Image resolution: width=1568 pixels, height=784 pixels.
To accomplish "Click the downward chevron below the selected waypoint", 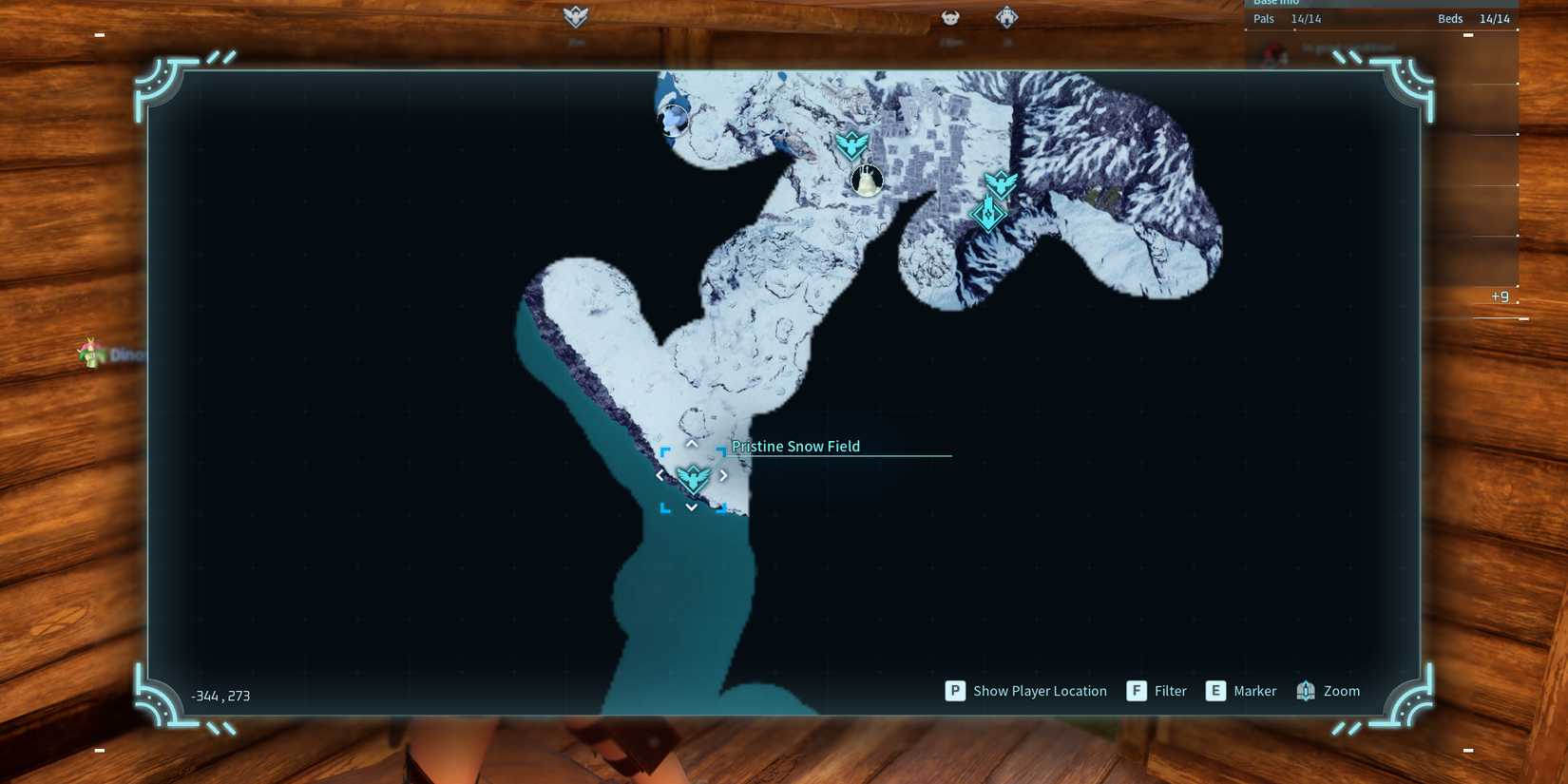I will pos(692,507).
